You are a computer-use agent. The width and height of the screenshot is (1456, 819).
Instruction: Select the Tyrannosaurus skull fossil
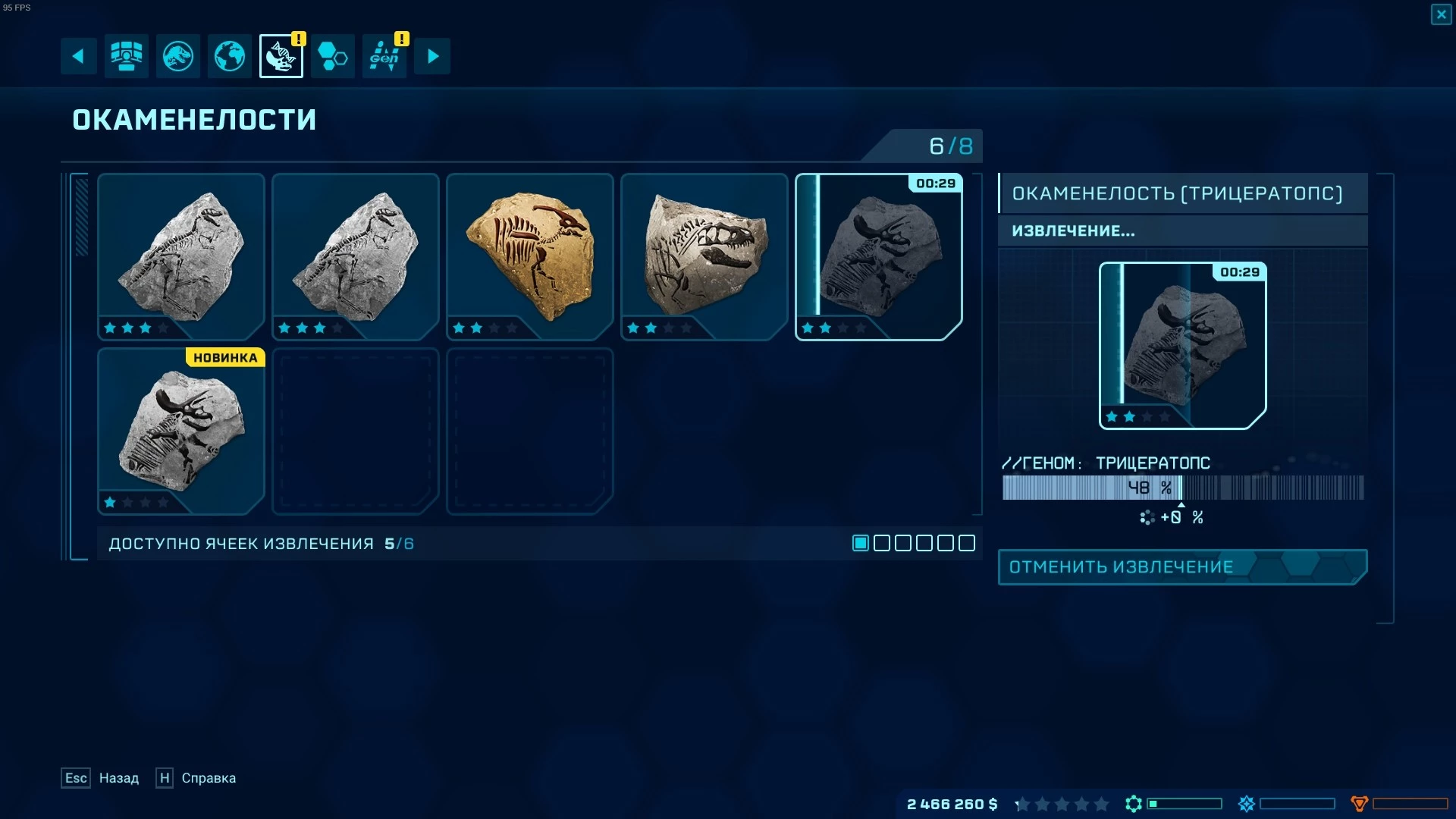click(704, 256)
